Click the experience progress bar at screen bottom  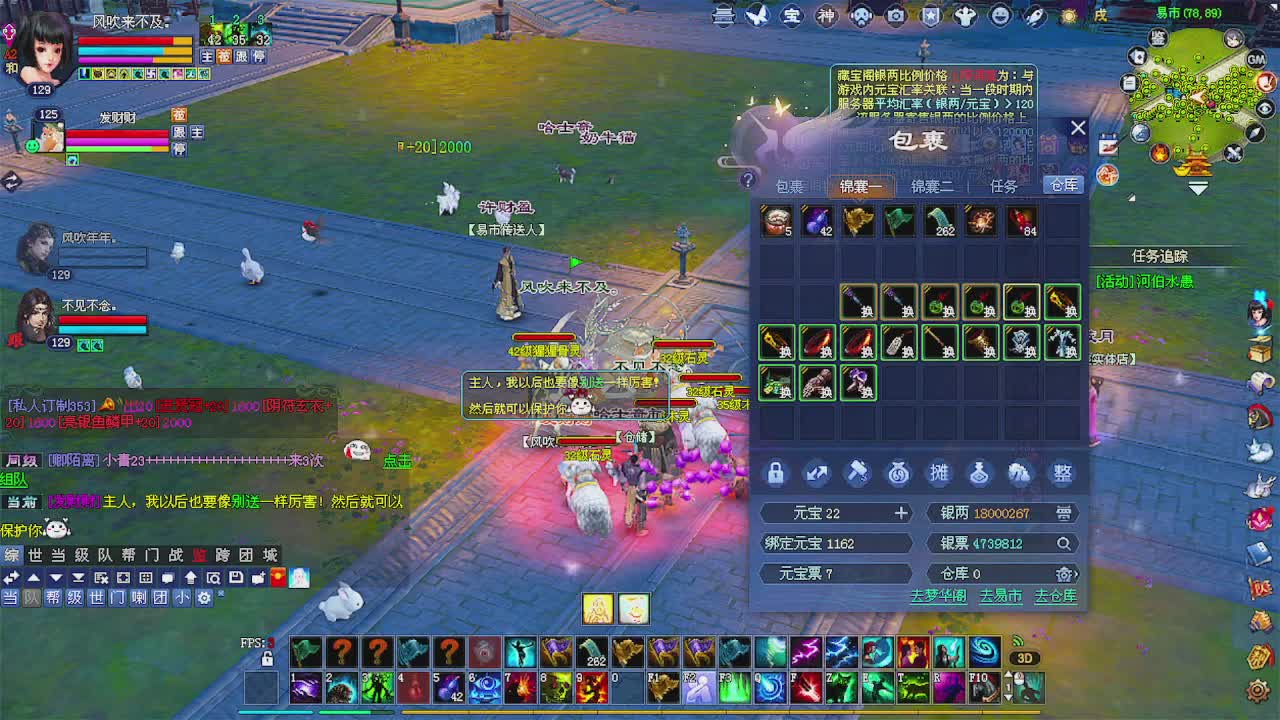(640, 713)
